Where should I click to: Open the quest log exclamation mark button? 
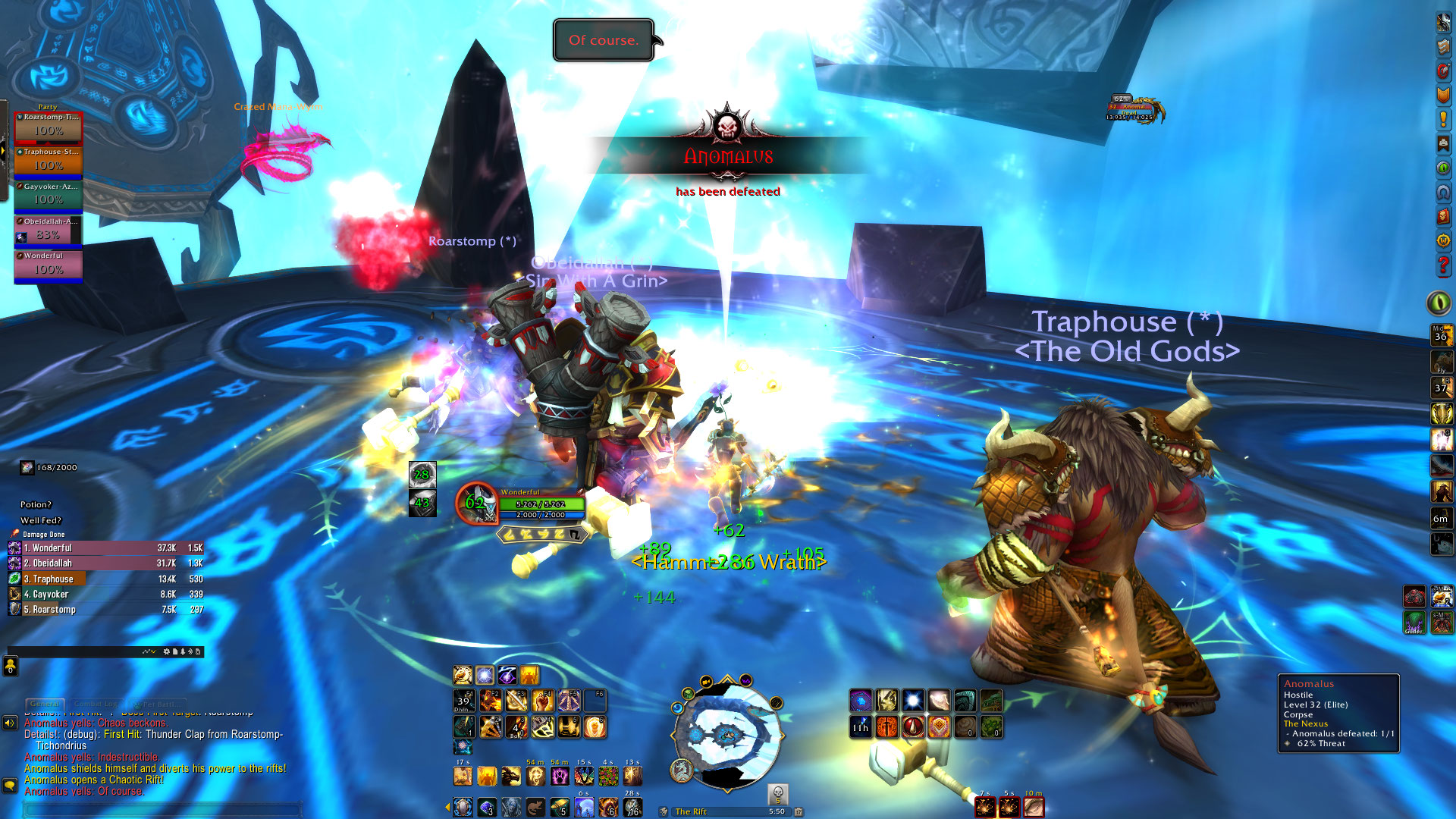pyautogui.click(x=1443, y=119)
